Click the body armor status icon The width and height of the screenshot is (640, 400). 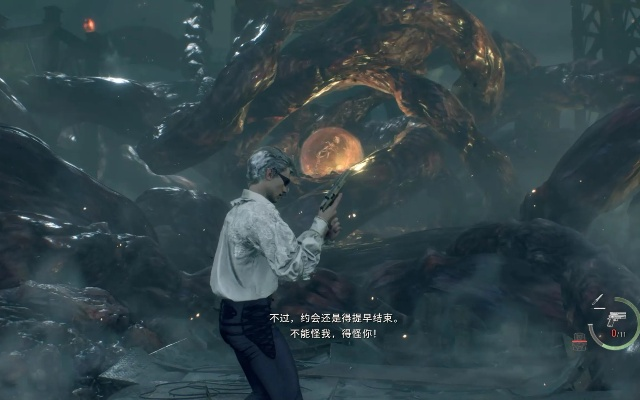pyautogui.click(x=579, y=342)
